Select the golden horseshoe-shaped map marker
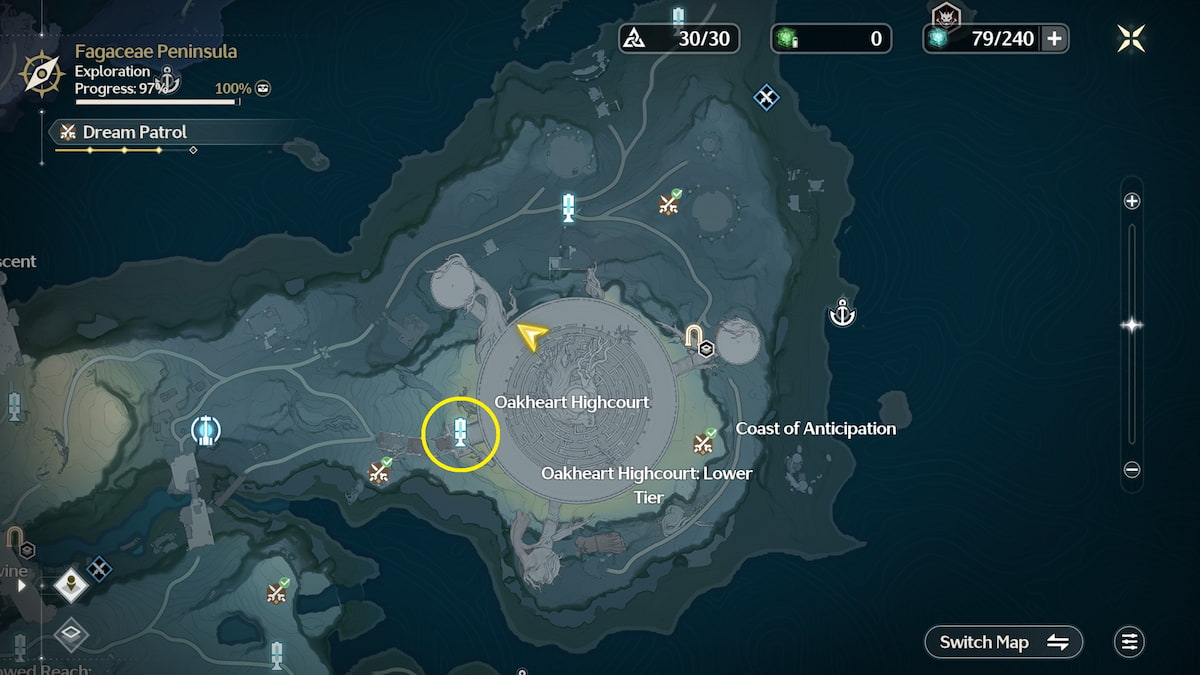The width and height of the screenshot is (1200, 675). pos(693,336)
